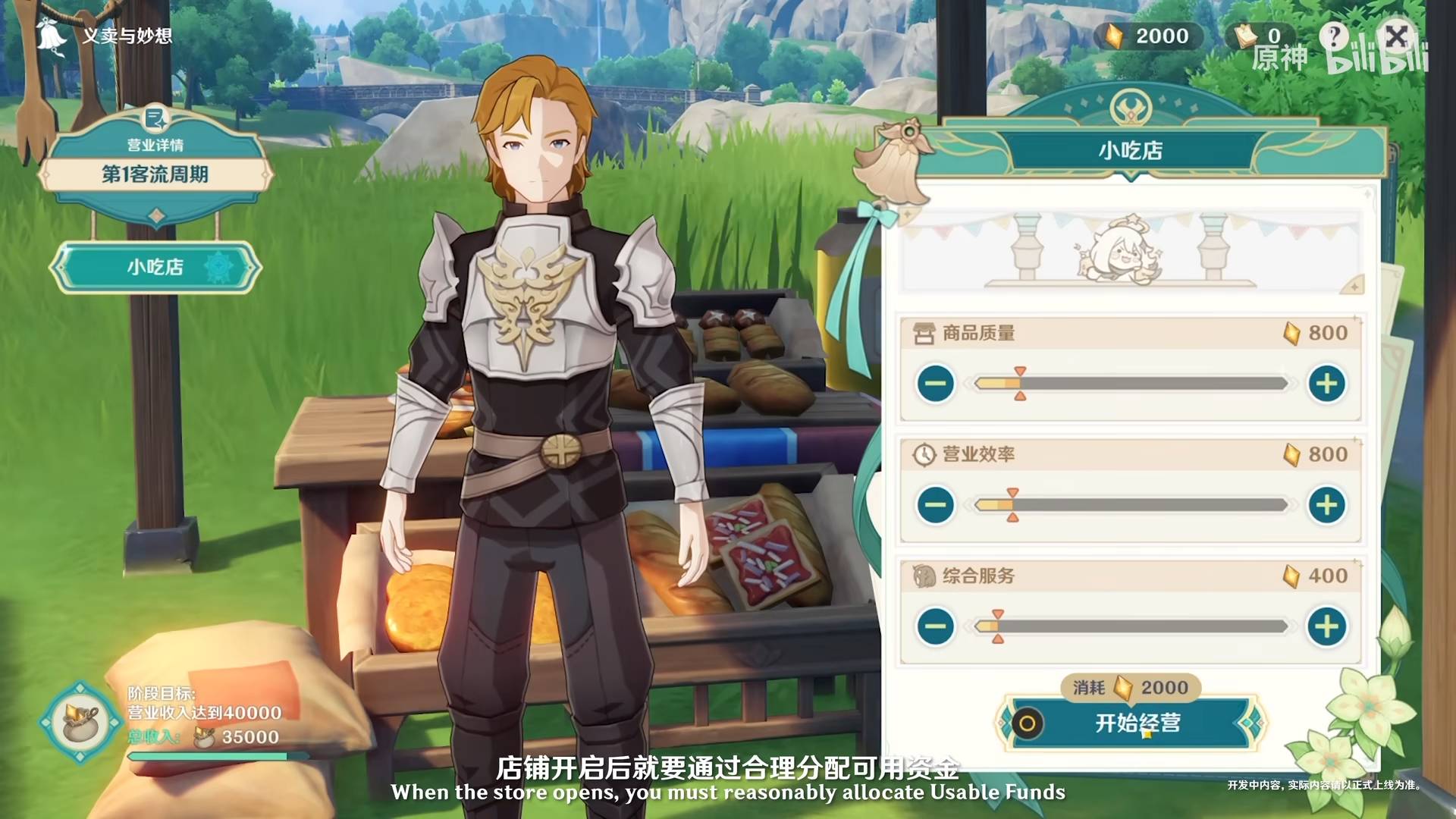Decrease 商品质量 funds with minus button
The image size is (1456, 819).
click(x=935, y=384)
